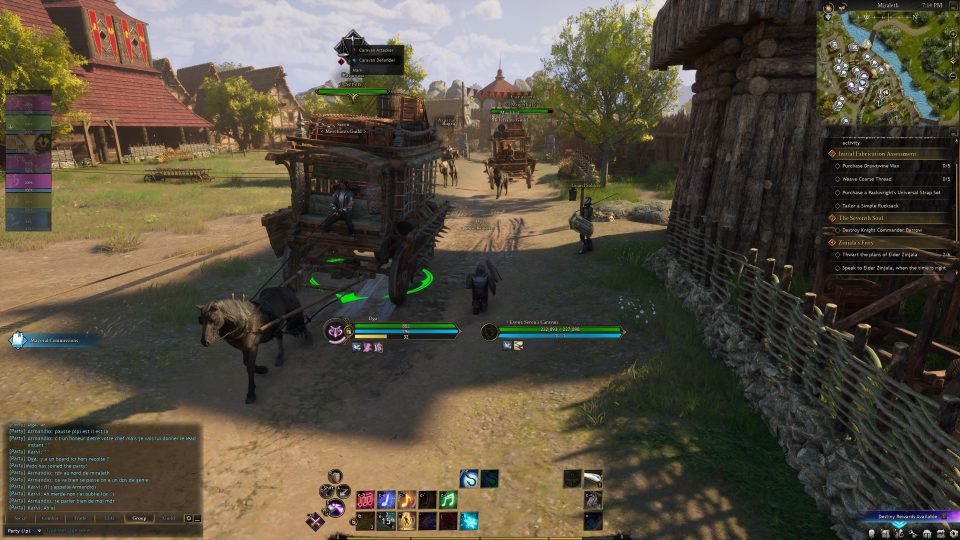Image resolution: width=960 pixels, height=540 pixels.
Task: Switch to the Combat chat tab
Action: tap(49, 518)
